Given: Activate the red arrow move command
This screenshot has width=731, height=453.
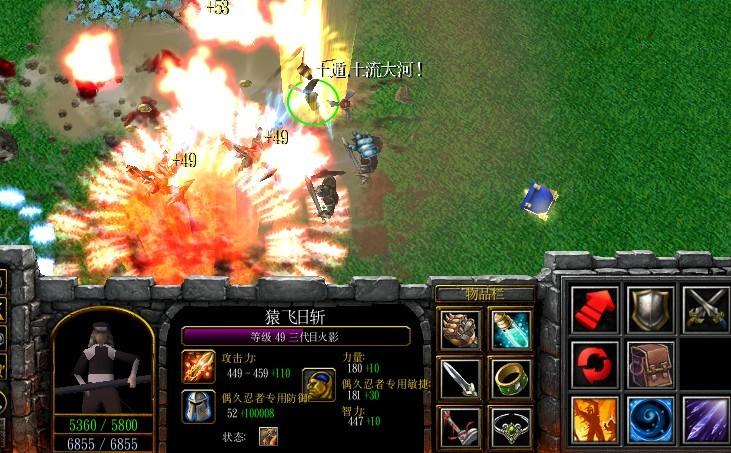Looking at the screenshot, I should coord(592,309).
